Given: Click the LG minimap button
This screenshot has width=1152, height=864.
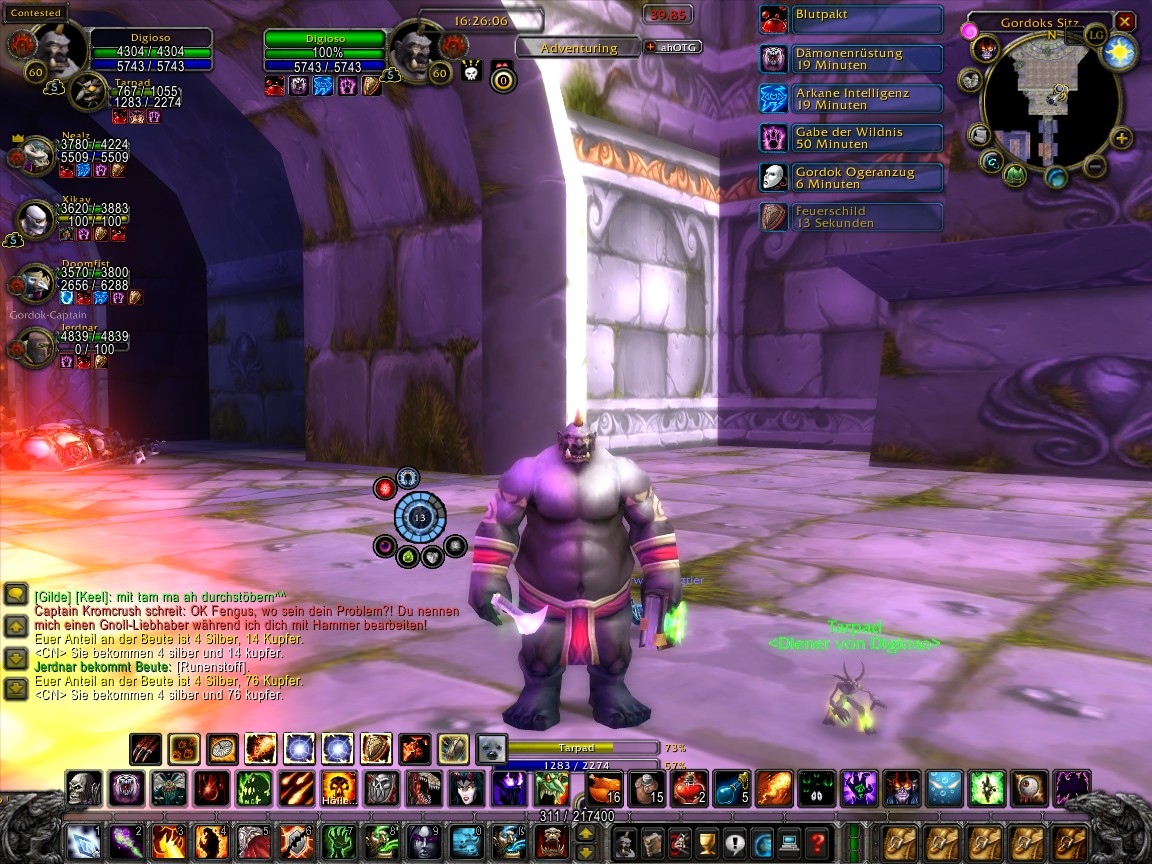Looking at the screenshot, I should pos(1097,35).
